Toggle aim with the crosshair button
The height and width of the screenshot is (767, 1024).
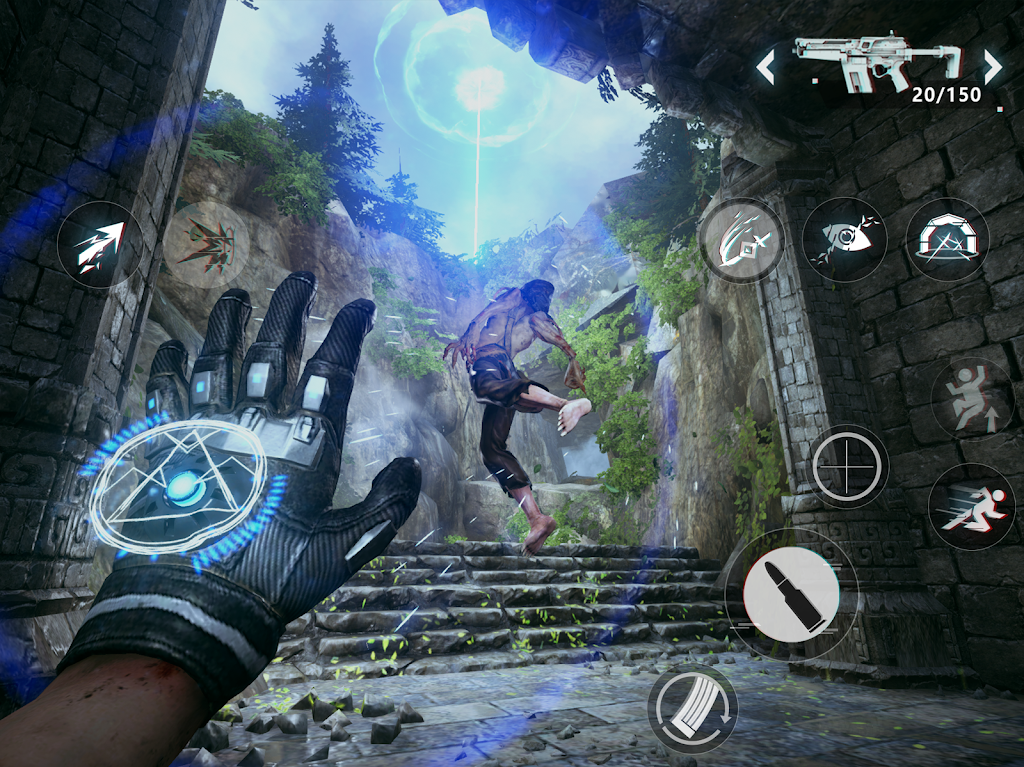point(848,466)
